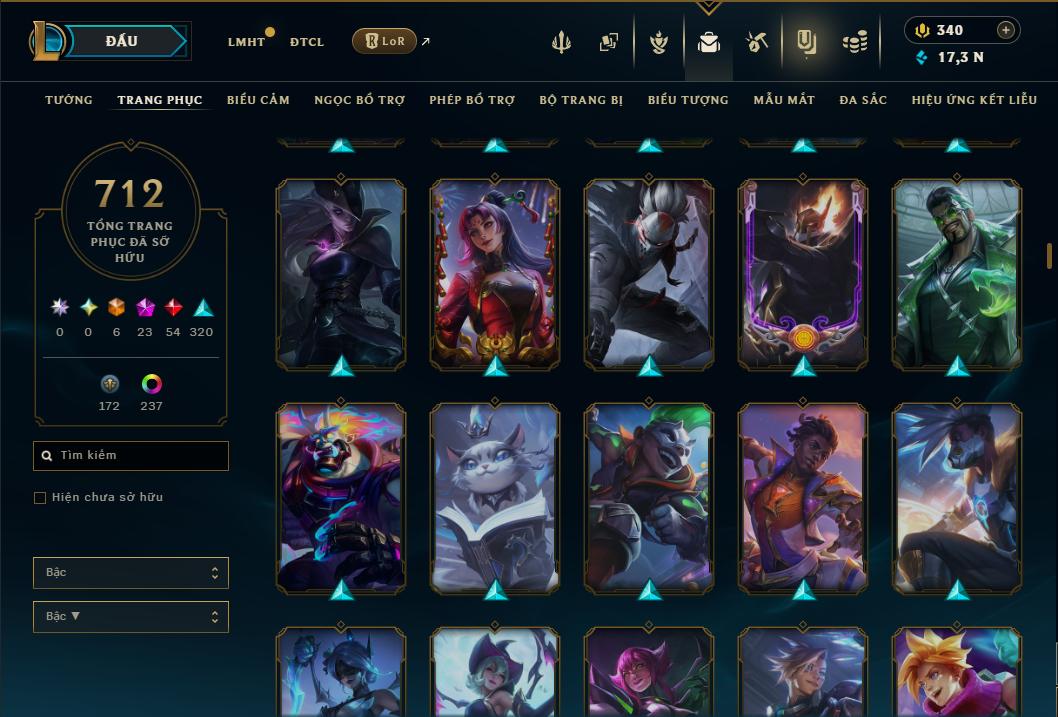
Task: Open the store coin-stack icon
Action: click(x=854, y=42)
